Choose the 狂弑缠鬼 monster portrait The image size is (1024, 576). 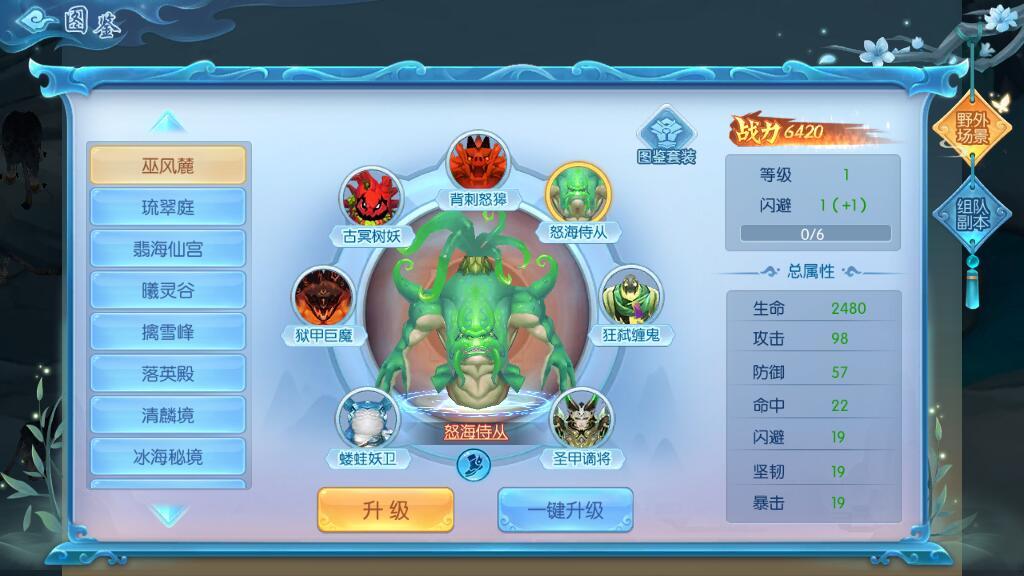pyautogui.click(x=631, y=297)
